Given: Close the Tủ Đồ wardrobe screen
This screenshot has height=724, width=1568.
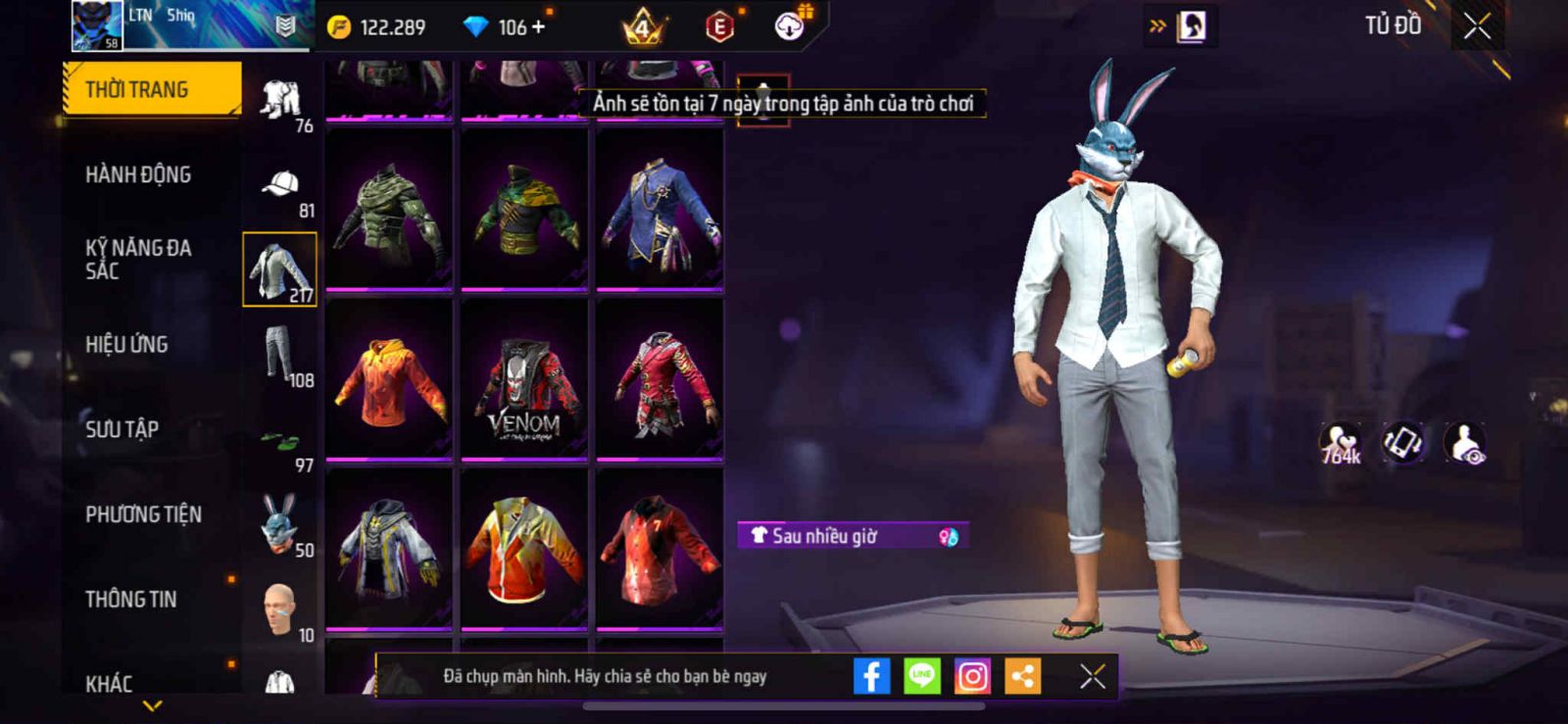Looking at the screenshot, I should pyautogui.click(x=1477, y=26).
